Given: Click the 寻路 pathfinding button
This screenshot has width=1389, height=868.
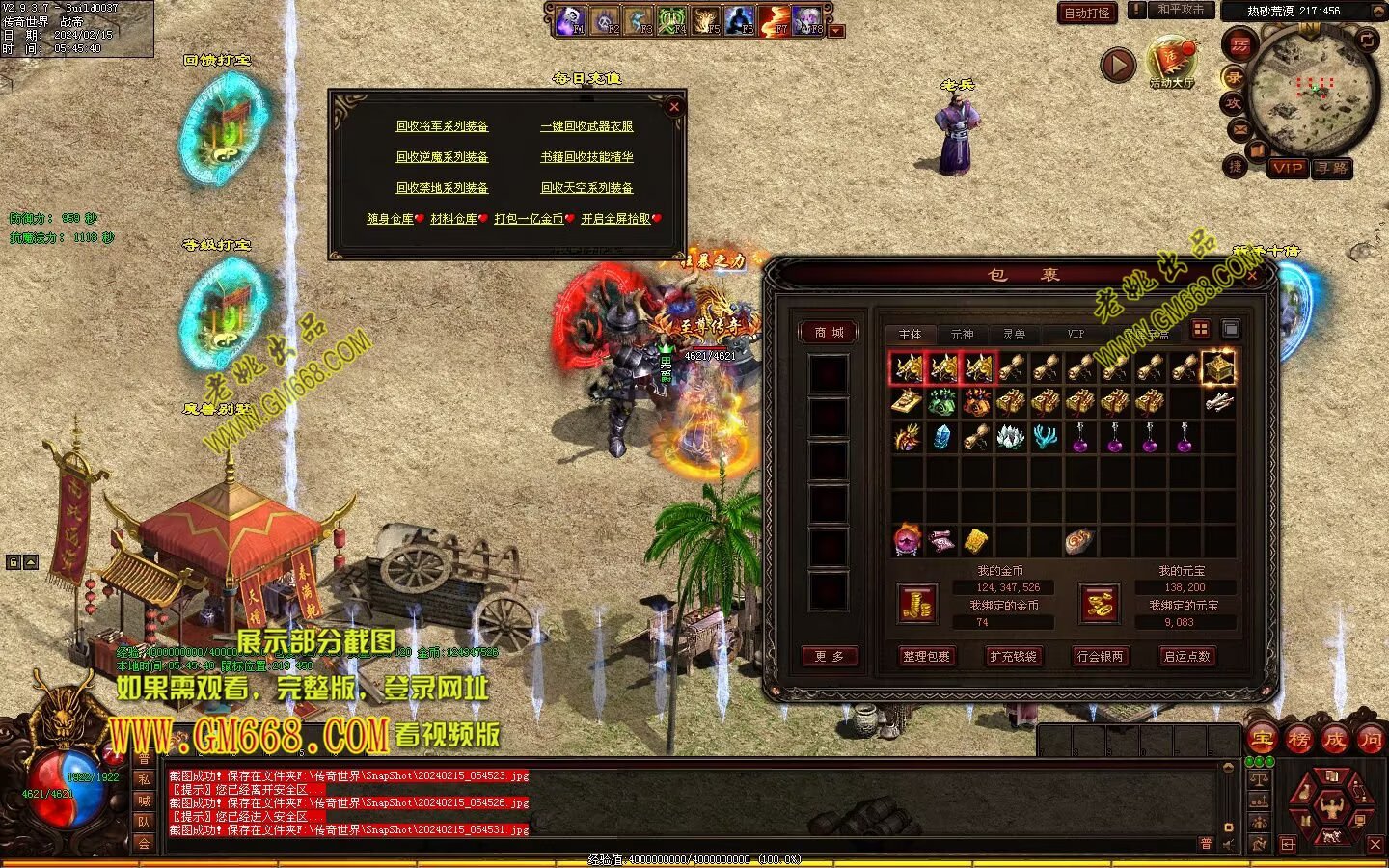Looking at the screenshot, I should 1332,168.
